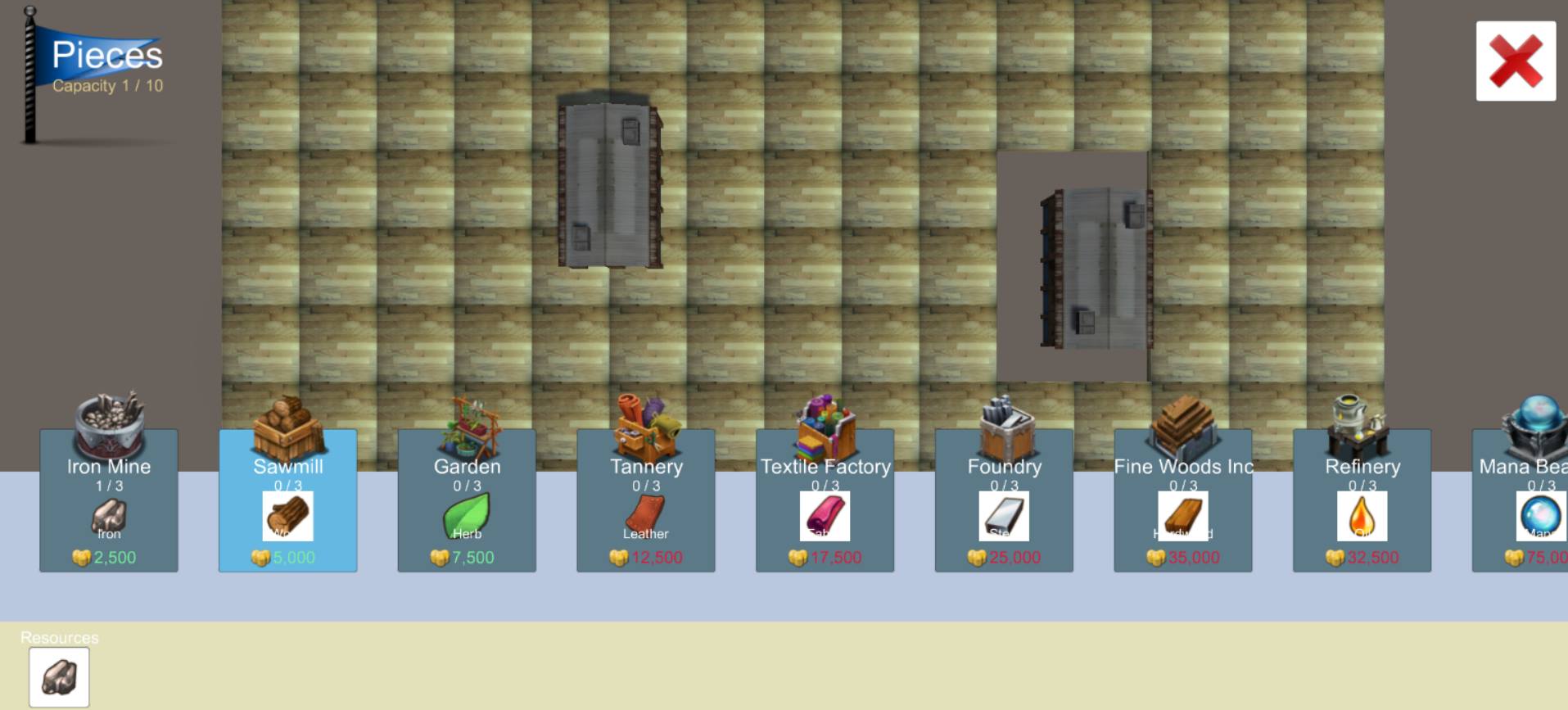The height and width of the screenshot is (710, 1568).
Task: Click the Foundry steel bar icon
Action: (x=1004, y=514)
